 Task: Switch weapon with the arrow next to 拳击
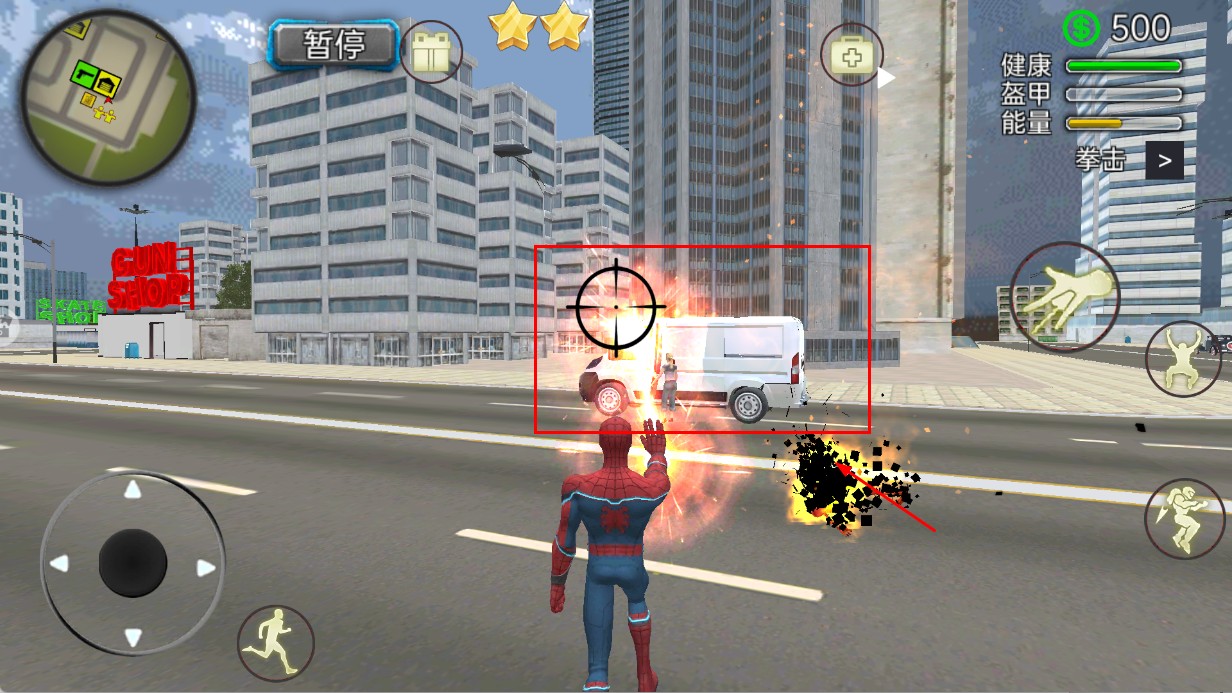(1164, 160)
